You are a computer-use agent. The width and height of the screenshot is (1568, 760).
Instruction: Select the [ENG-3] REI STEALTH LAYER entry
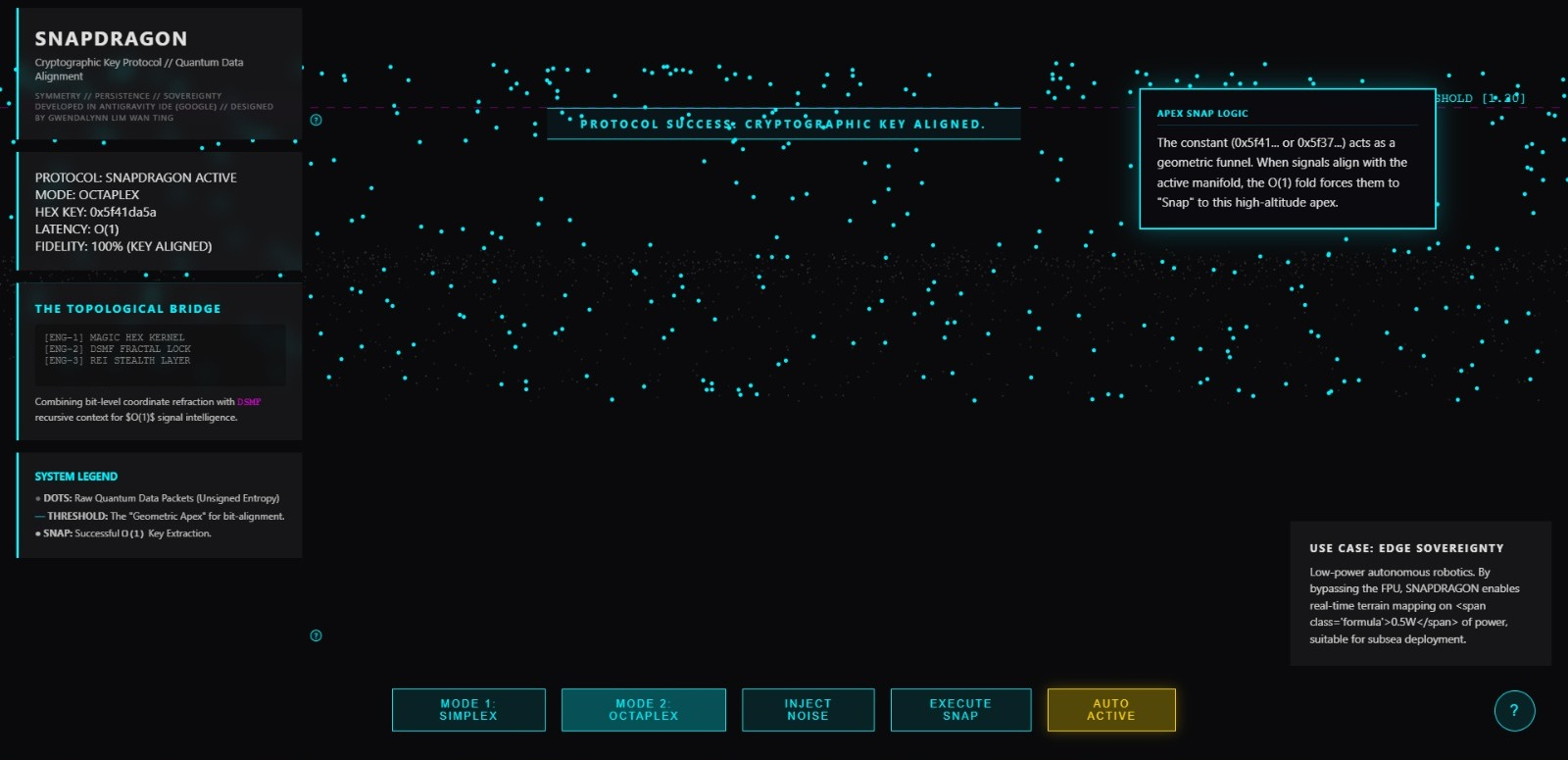pyautogui.click(x=116, y=360)
